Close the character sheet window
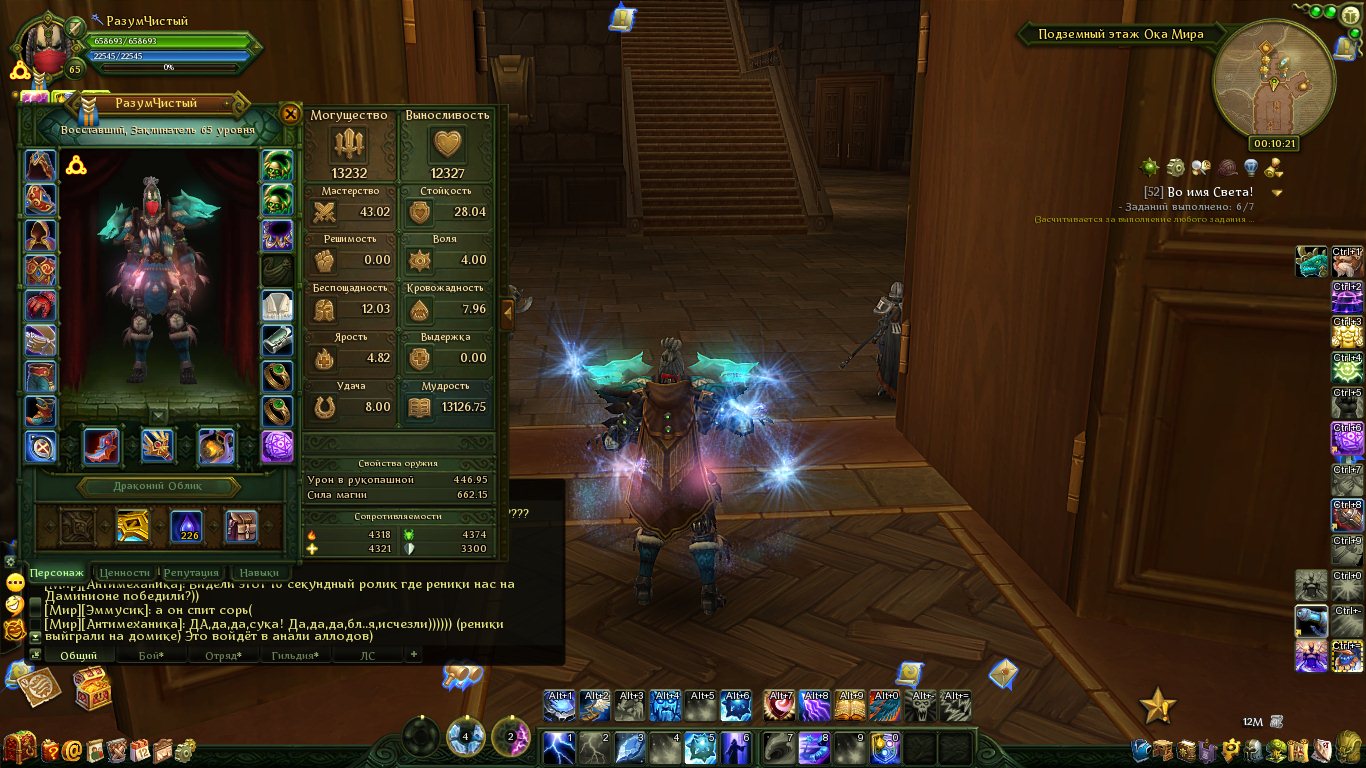1366x768 pixels. pyautogui.click(x=290, y=113)
